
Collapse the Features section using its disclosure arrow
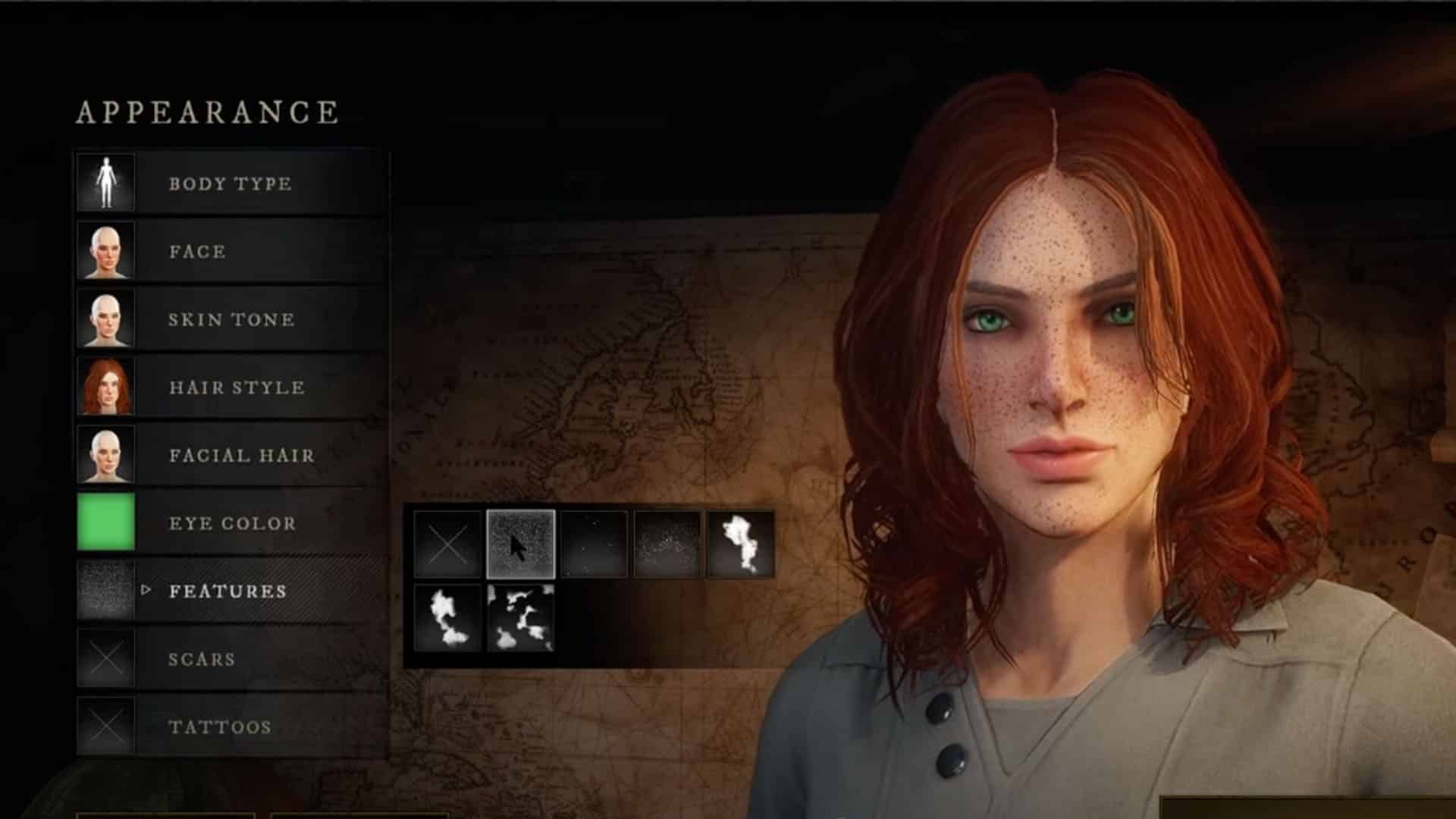point(145,592)
